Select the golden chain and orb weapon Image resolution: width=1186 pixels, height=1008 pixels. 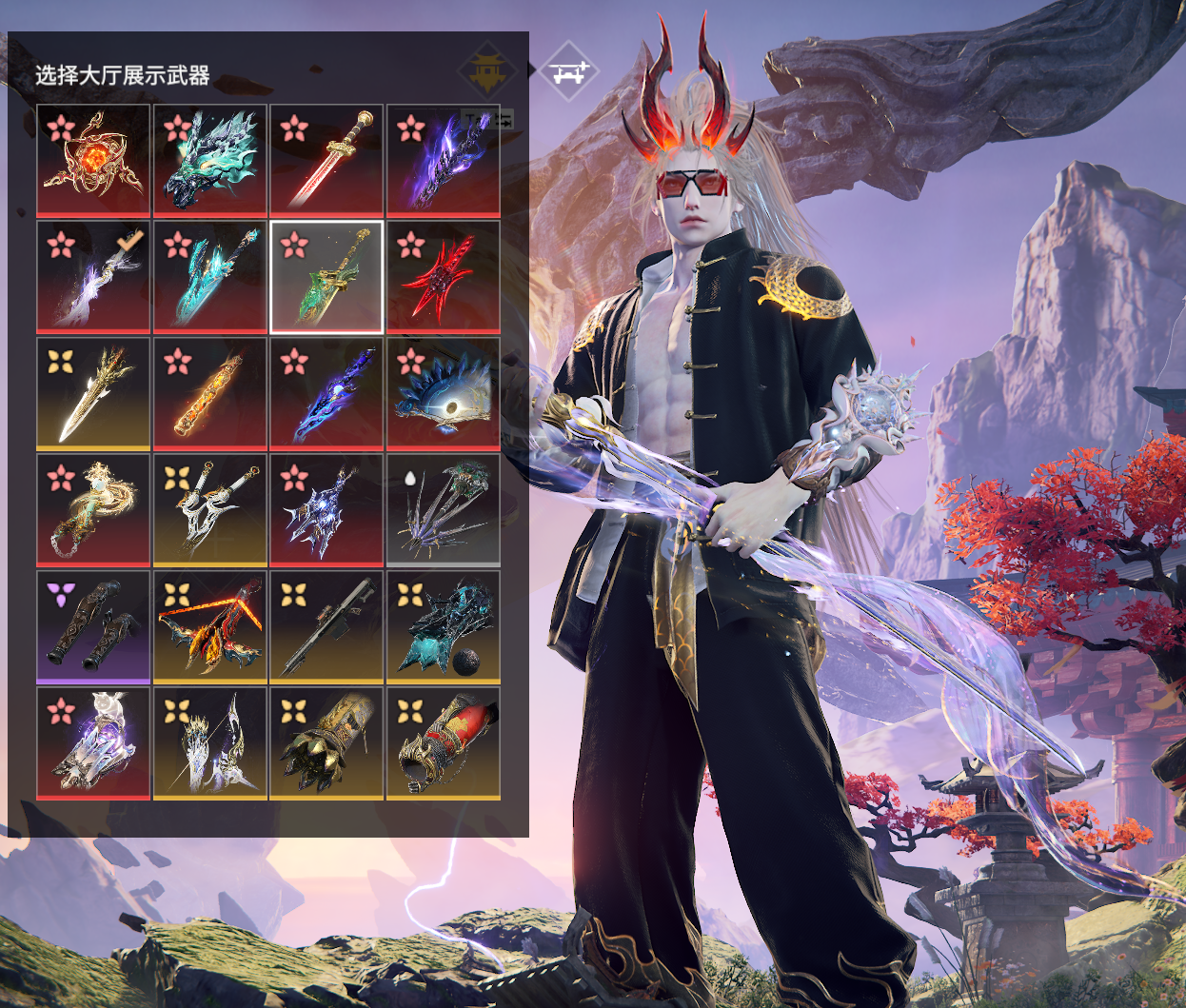coord(93,510)
